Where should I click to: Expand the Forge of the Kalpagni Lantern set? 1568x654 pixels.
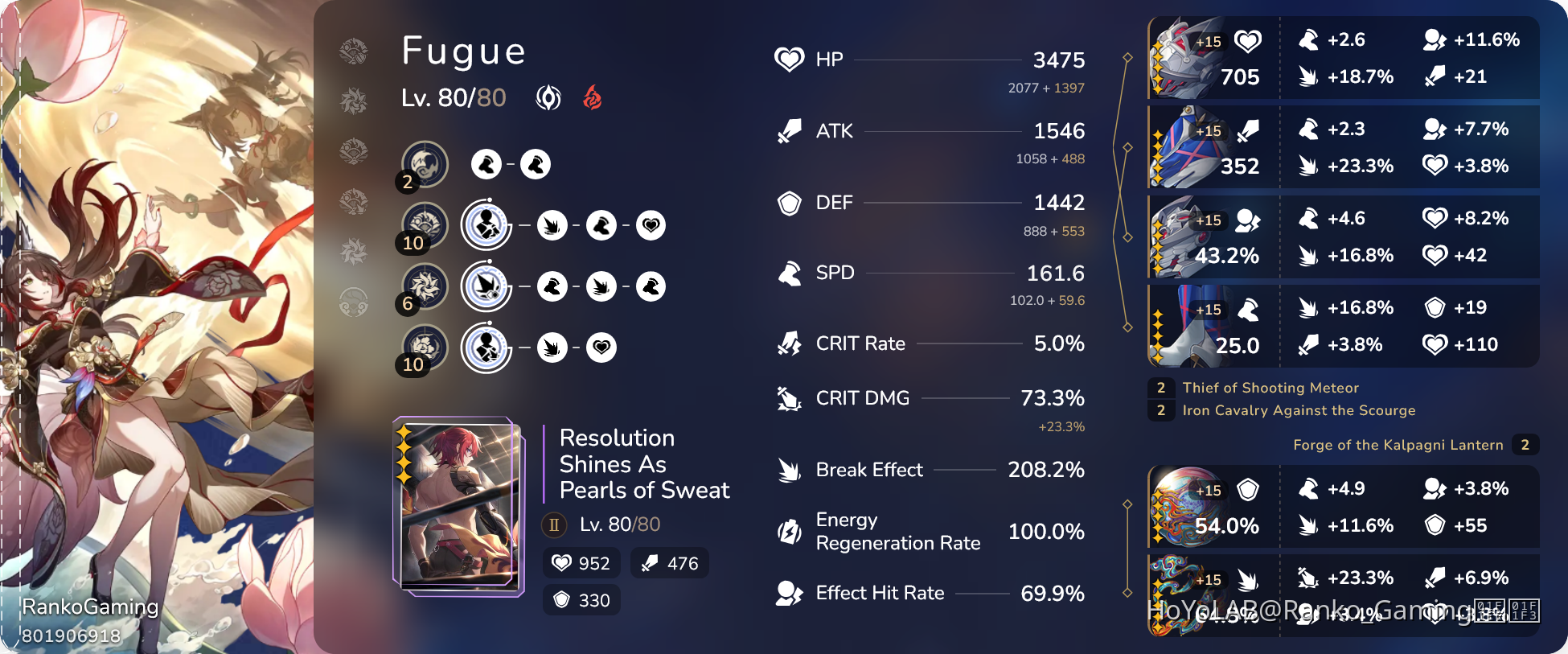click(x=1398, y=445)
